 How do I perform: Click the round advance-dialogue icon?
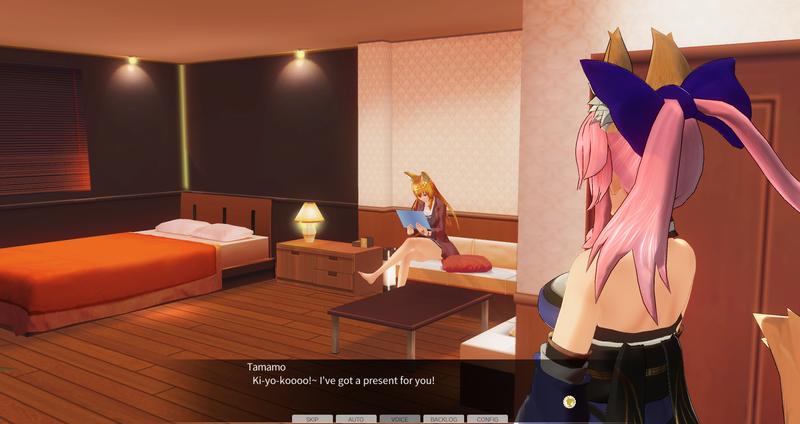[569, 401]
